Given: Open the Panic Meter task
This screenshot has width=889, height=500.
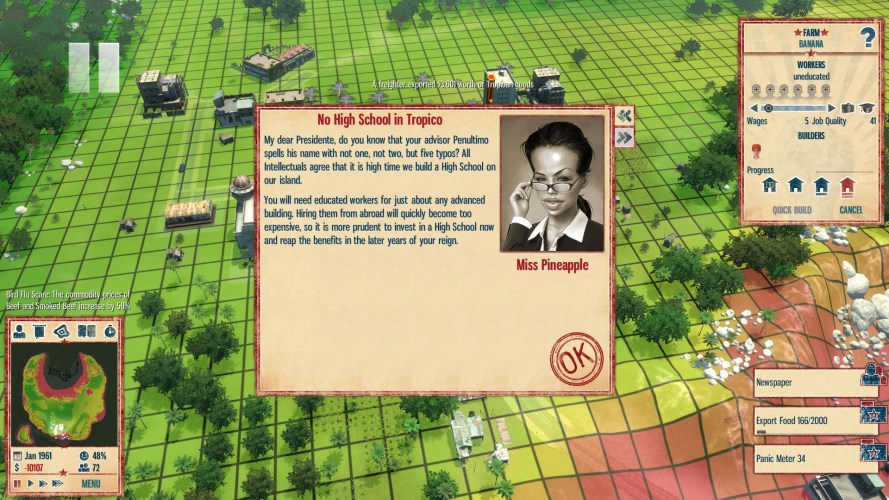Looking at the screenshot, I should click(x=806, y=459).
